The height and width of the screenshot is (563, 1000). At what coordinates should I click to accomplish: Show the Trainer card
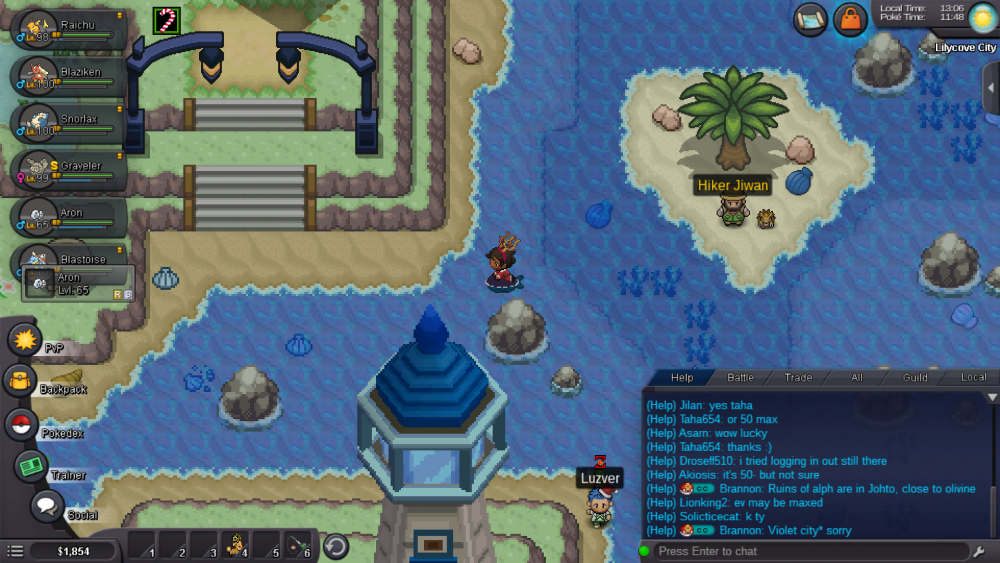[x=31, y=466]
